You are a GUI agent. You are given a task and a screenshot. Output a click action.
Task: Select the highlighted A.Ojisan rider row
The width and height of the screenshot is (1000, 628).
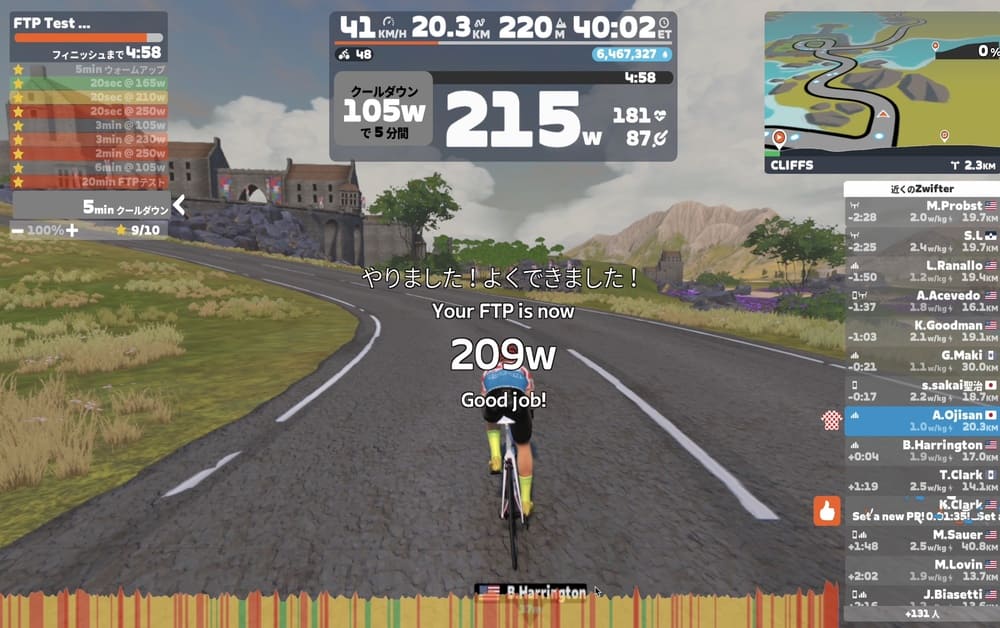pos(921,421)
